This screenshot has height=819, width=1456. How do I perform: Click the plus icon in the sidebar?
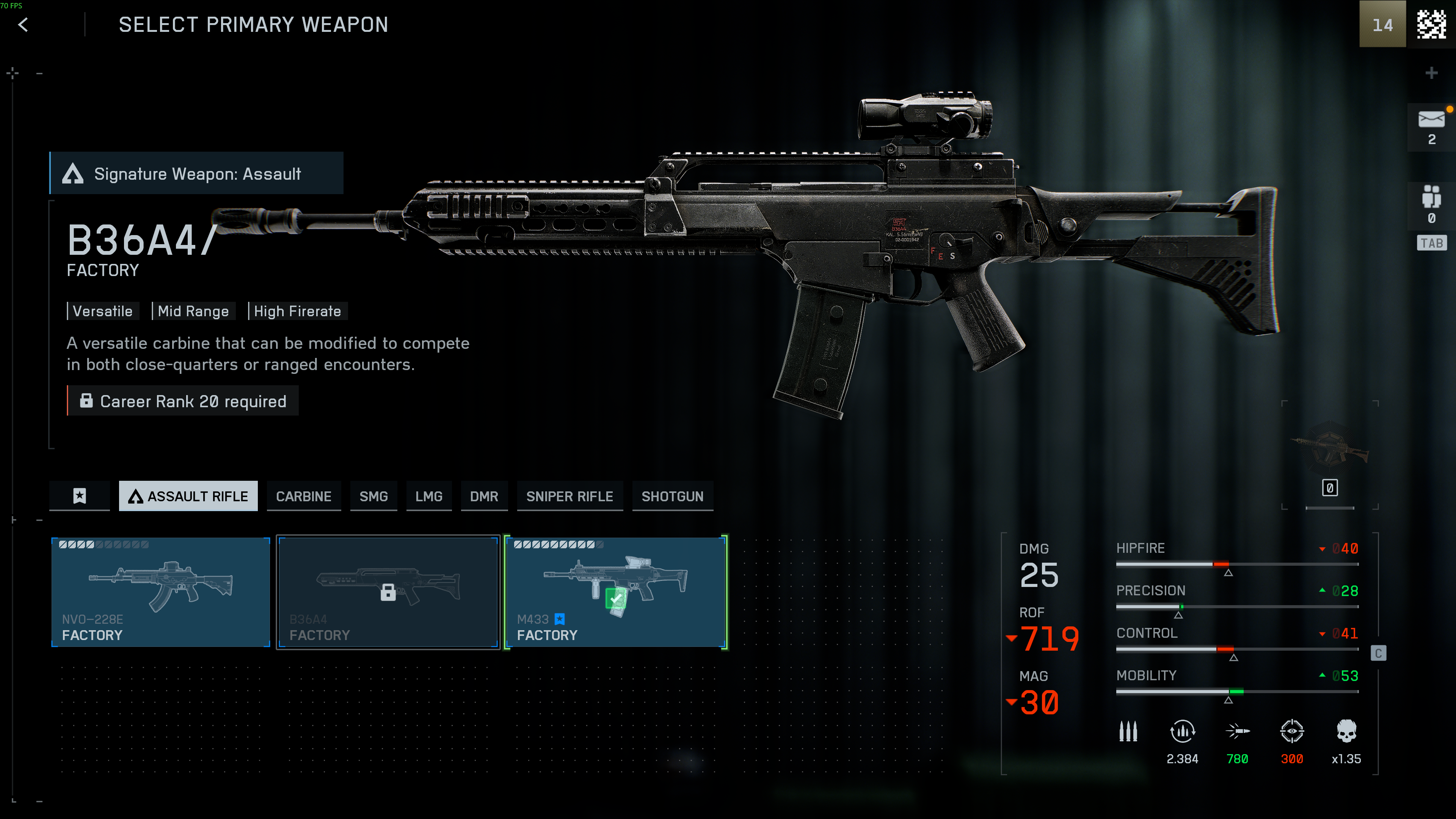click(1431, 73)
